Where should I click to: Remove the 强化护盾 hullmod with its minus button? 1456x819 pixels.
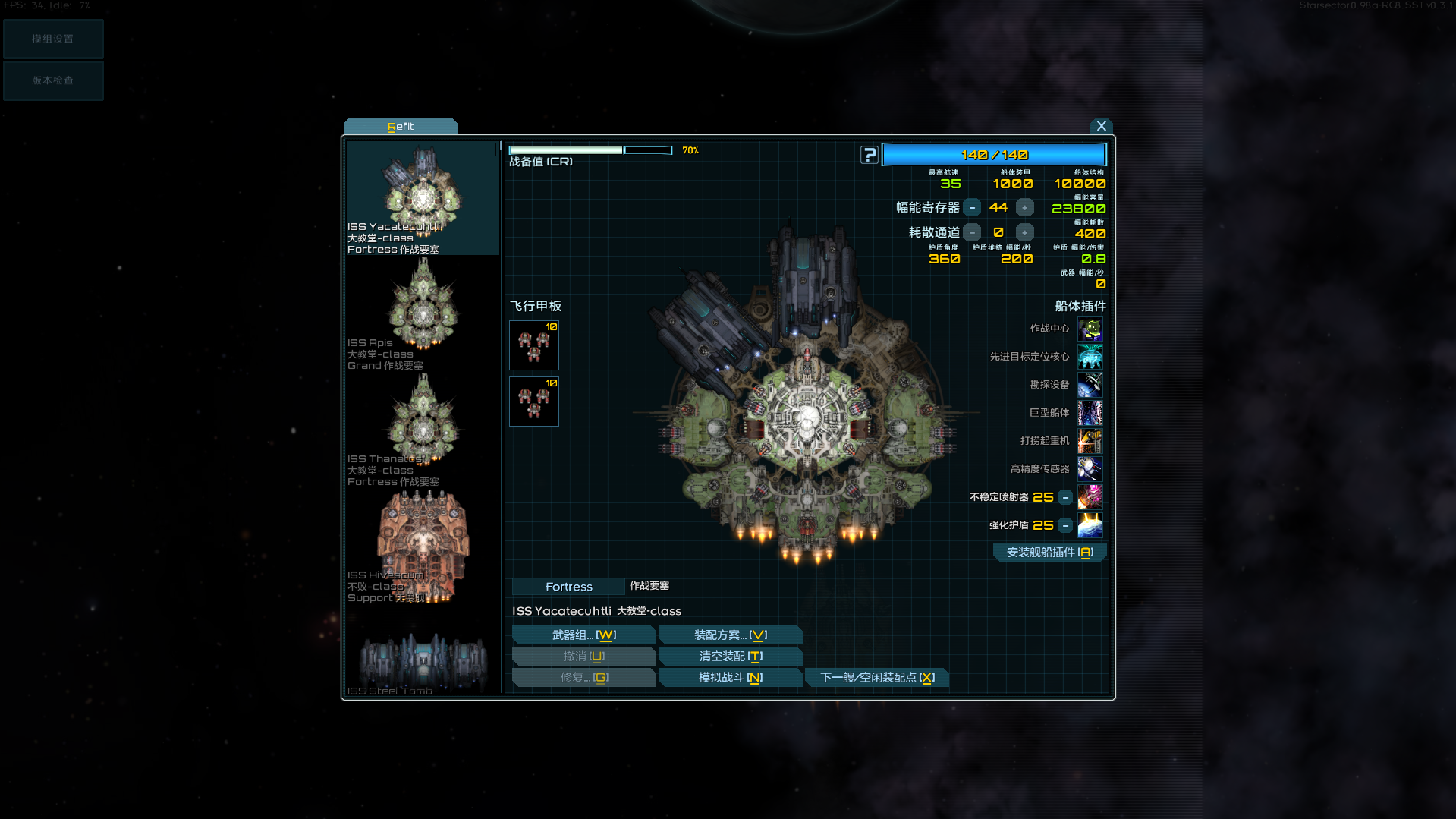click(x=1065, y=525)
